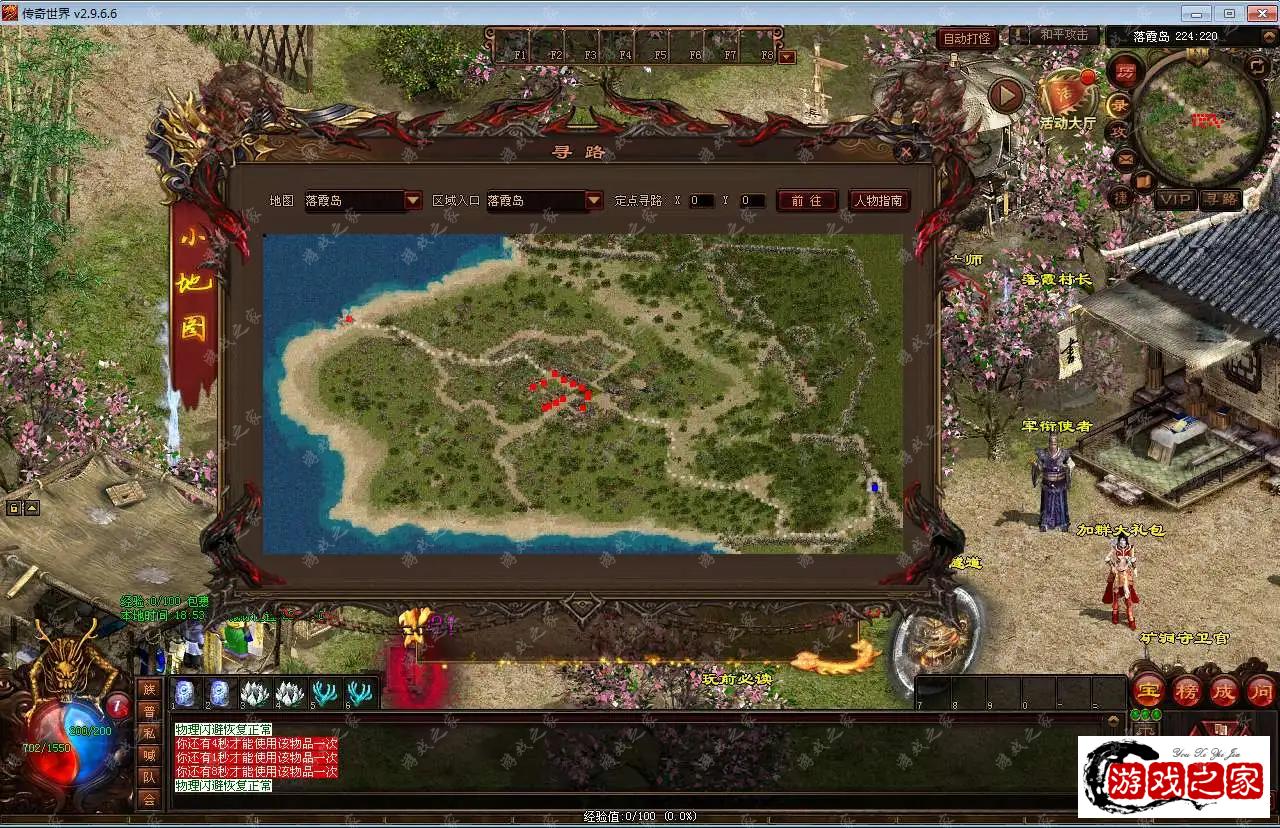Viewport: 1280px width, 828px height.
Task: Open the 地图 map dropdown
Action: point(413,200)
